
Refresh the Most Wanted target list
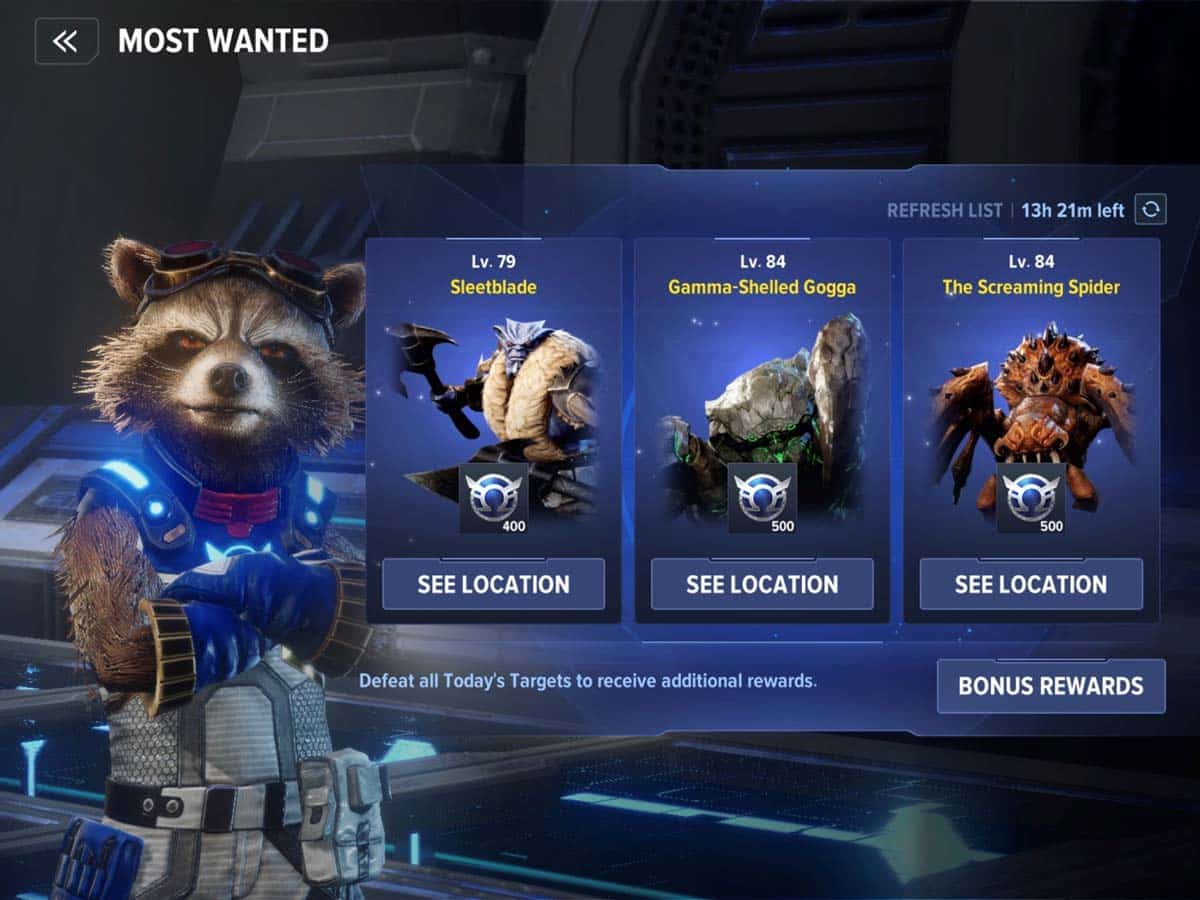pos(1150,210)
